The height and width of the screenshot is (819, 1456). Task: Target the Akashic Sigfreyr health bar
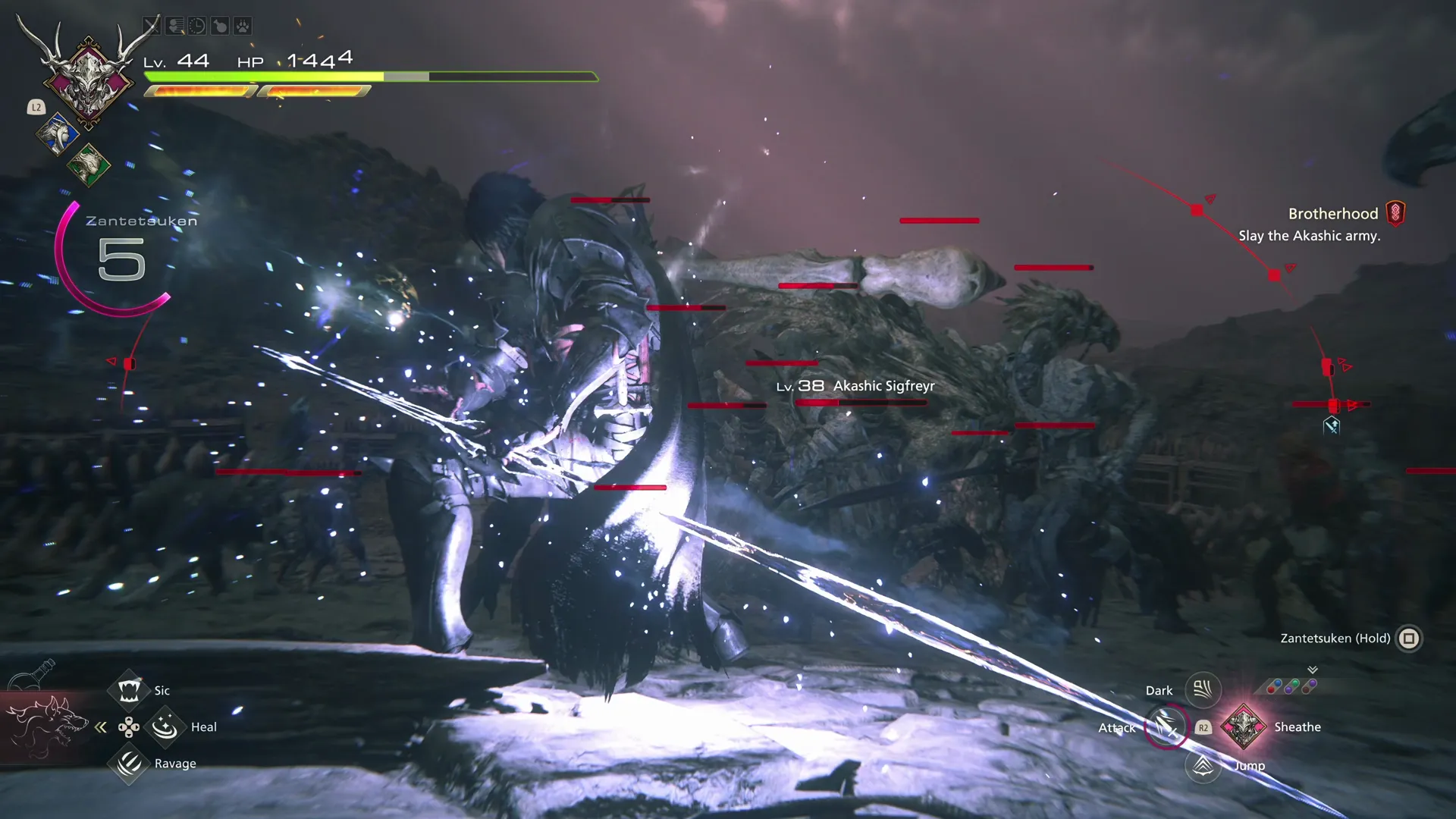[x=861, y=402]
